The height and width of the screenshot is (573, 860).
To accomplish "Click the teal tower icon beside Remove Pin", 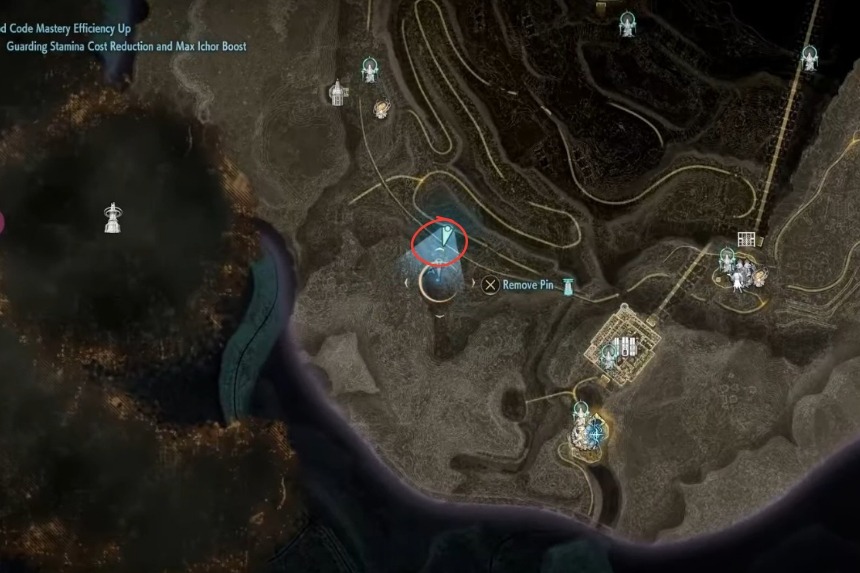I will (x=568, y=287).
